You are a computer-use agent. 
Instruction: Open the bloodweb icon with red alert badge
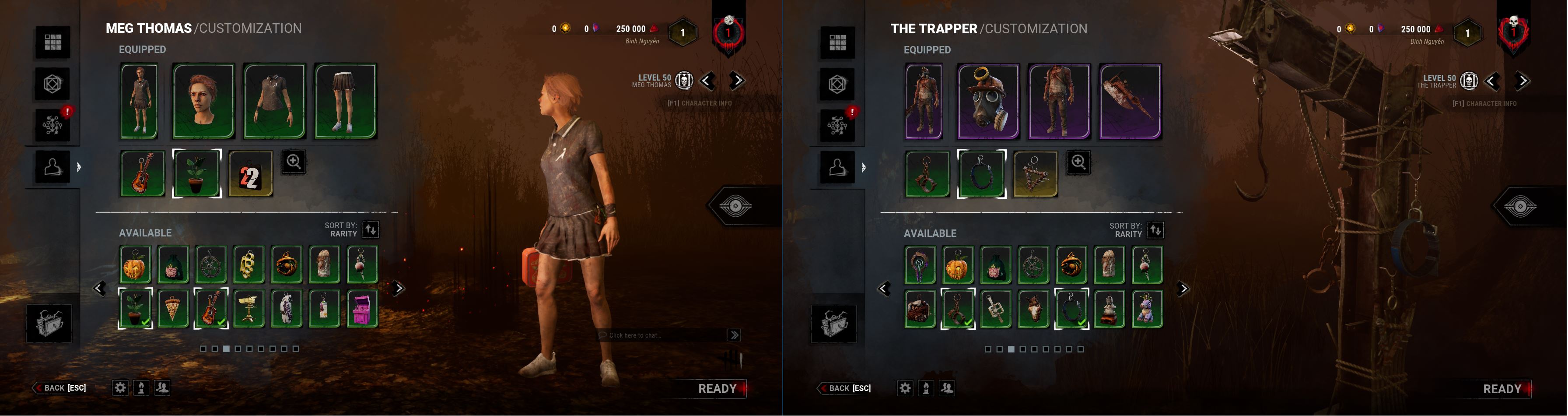(x=53, y=125)
